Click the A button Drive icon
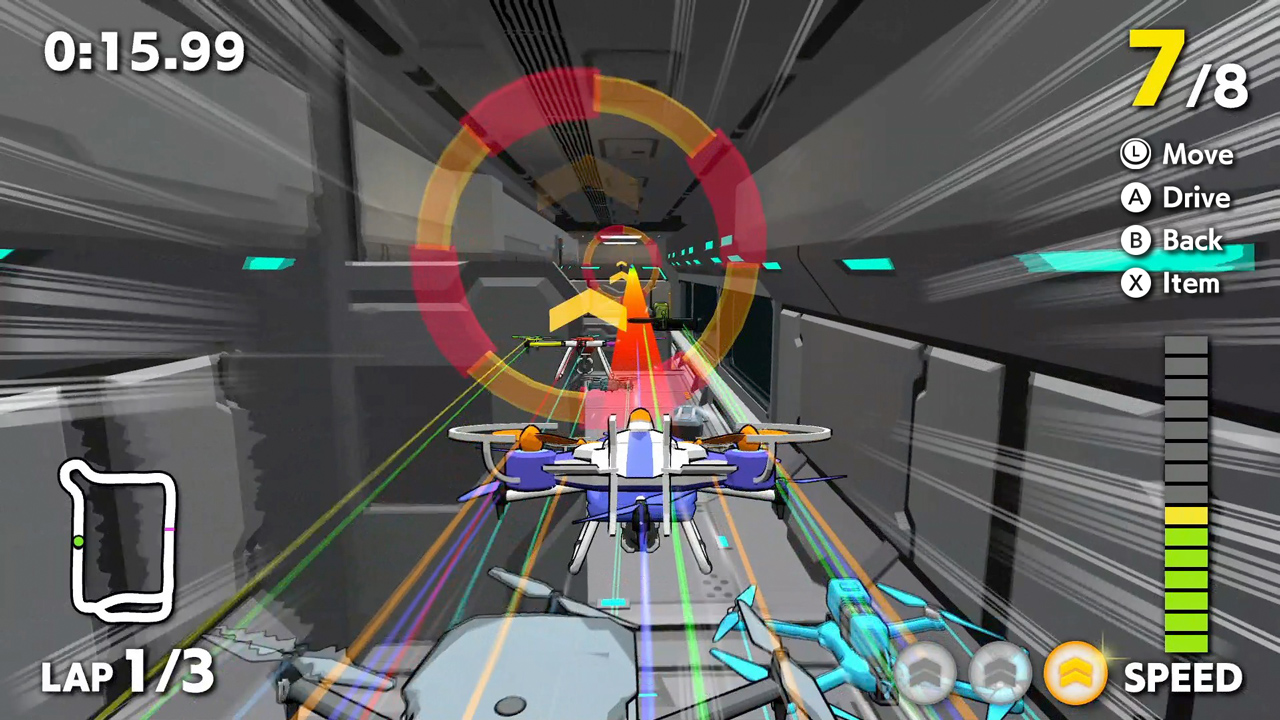The height and width of the screenshot is (720, 1280). pos(1135,197)
